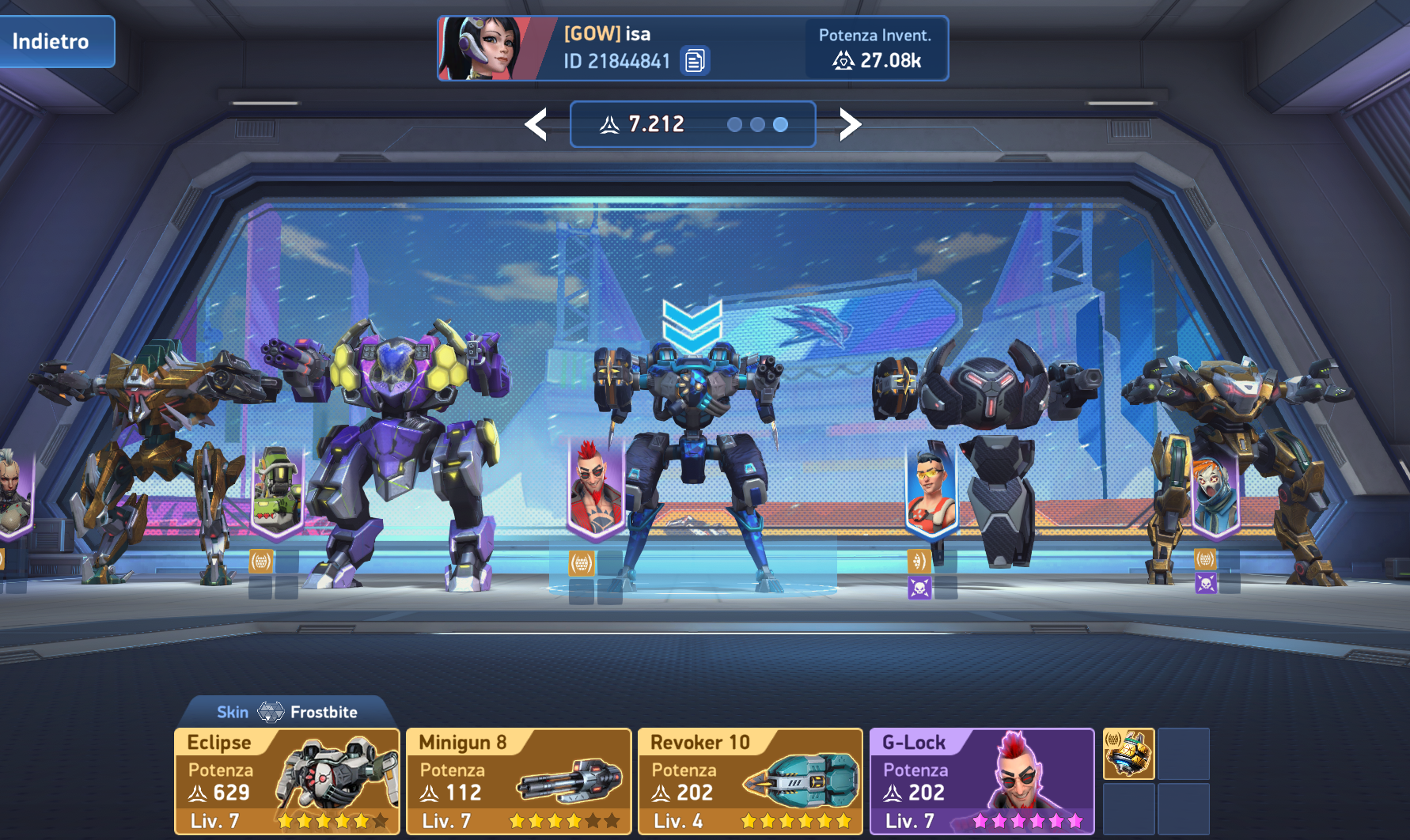Open the G-Lock pilot card
Screen dimensions: 1410x840
[981, 781]
